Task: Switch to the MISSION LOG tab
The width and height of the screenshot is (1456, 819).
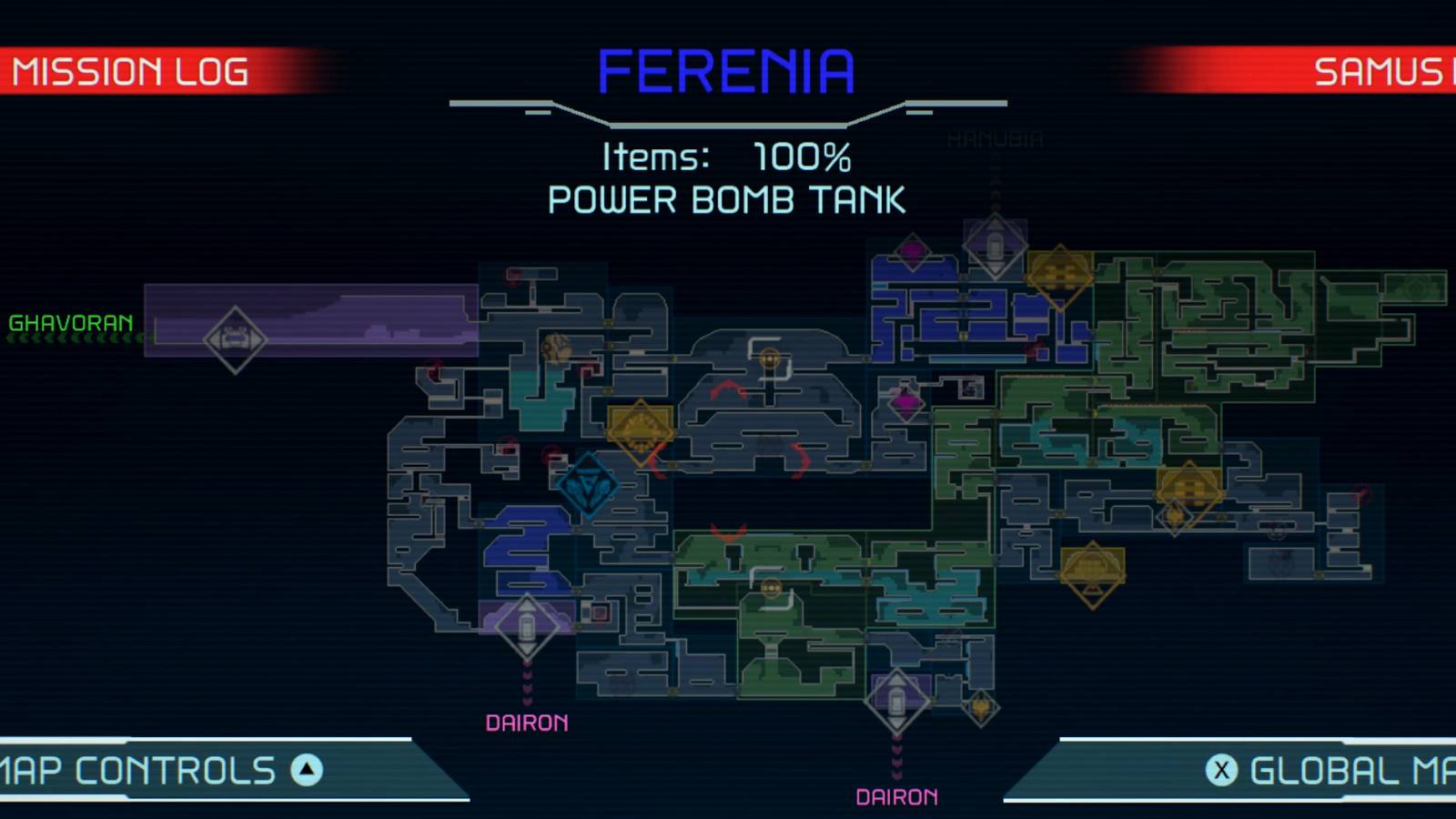Action: point(132,70)
